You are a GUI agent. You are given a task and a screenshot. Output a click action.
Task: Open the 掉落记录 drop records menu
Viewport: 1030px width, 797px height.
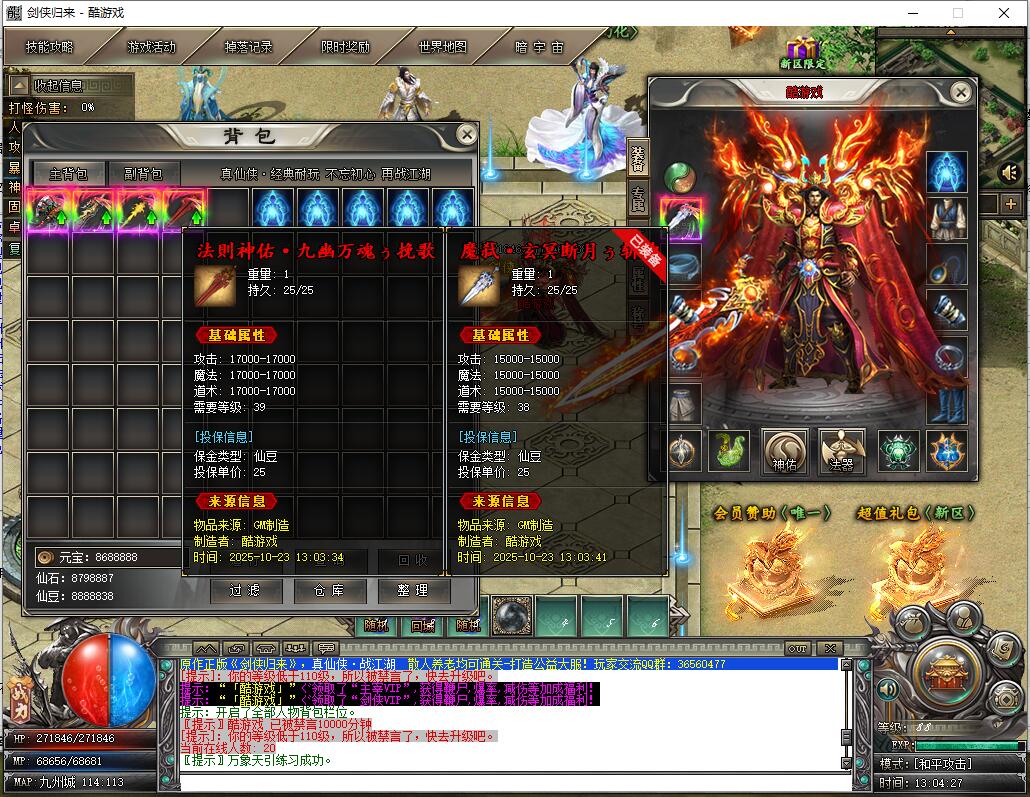click(248, 47)
